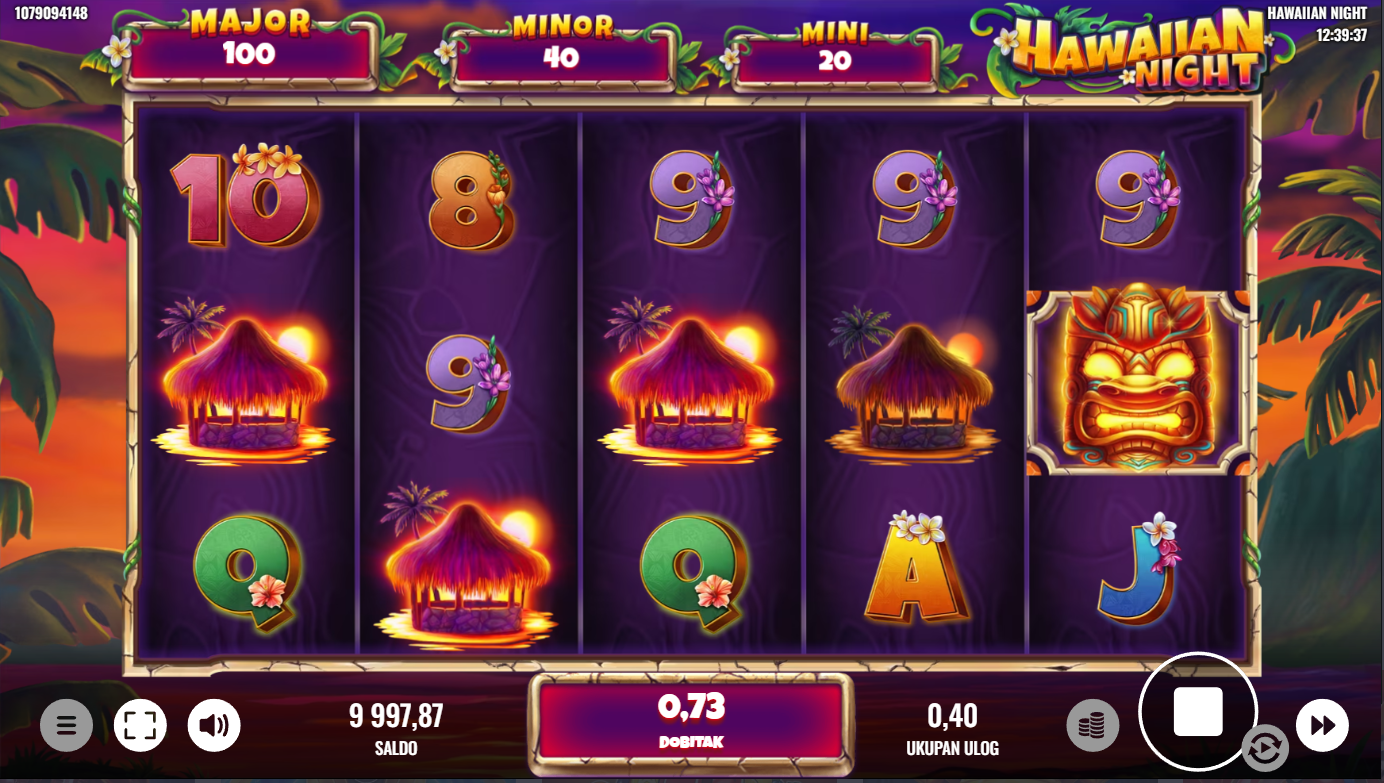Open the coin stack bet settings

point(1092,725)
